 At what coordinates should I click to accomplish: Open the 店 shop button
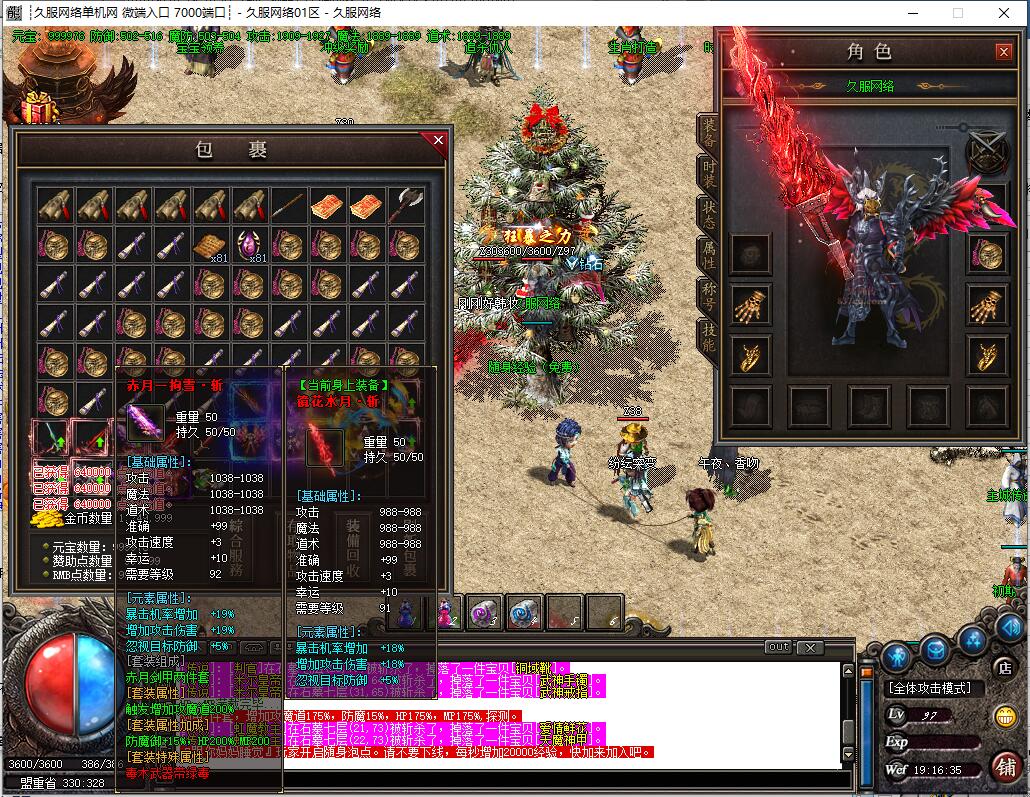pos(1003,667)
